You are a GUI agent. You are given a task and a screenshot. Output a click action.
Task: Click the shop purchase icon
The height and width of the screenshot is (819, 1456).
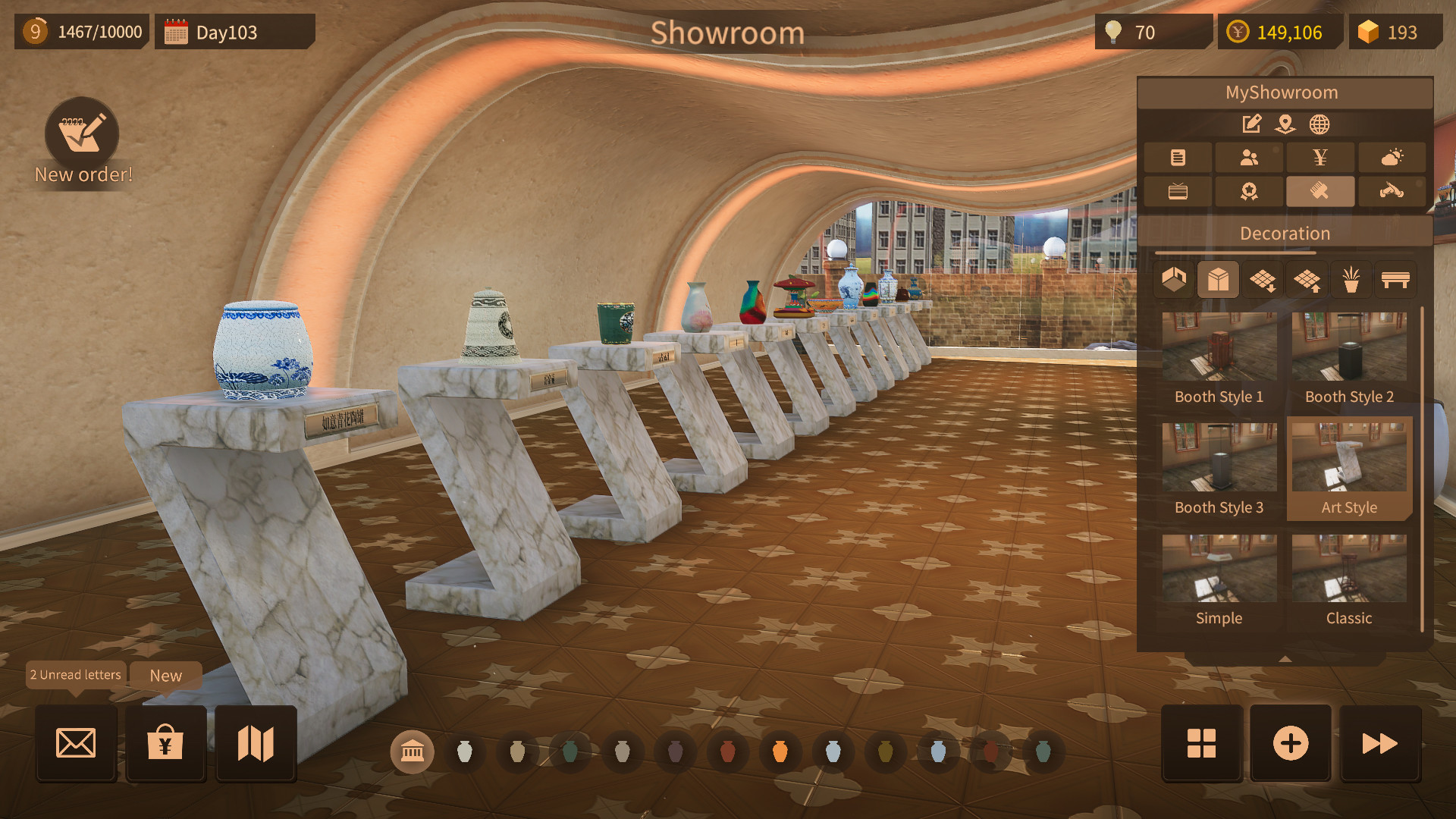[x=165, y=744]
